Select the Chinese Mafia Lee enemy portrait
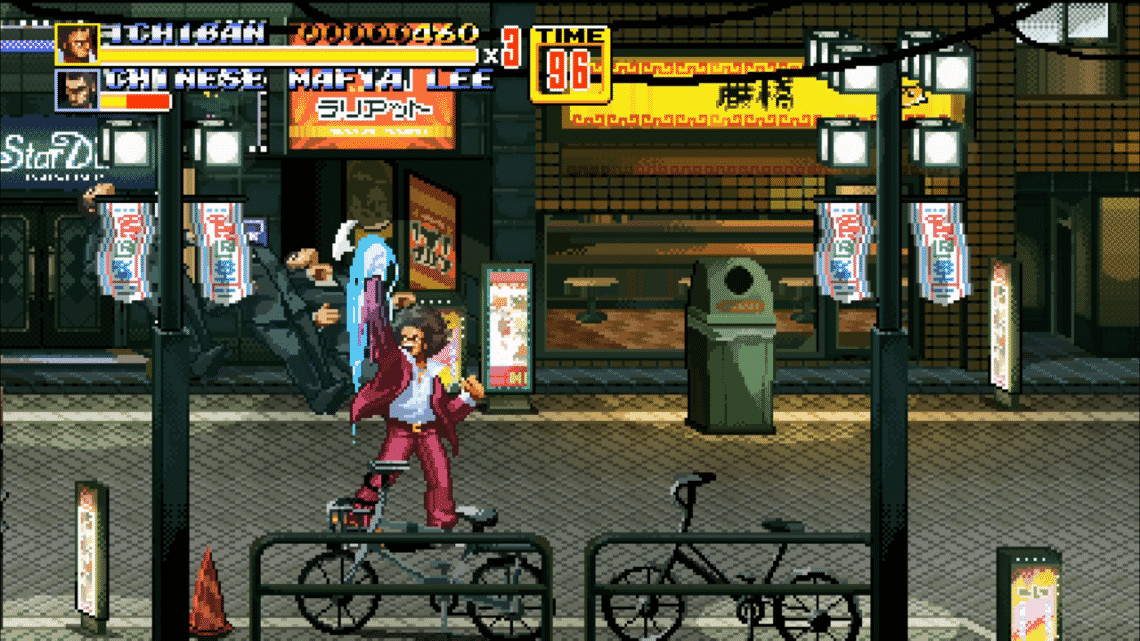This screenshot has width=1140, height=641. (77, 90)
